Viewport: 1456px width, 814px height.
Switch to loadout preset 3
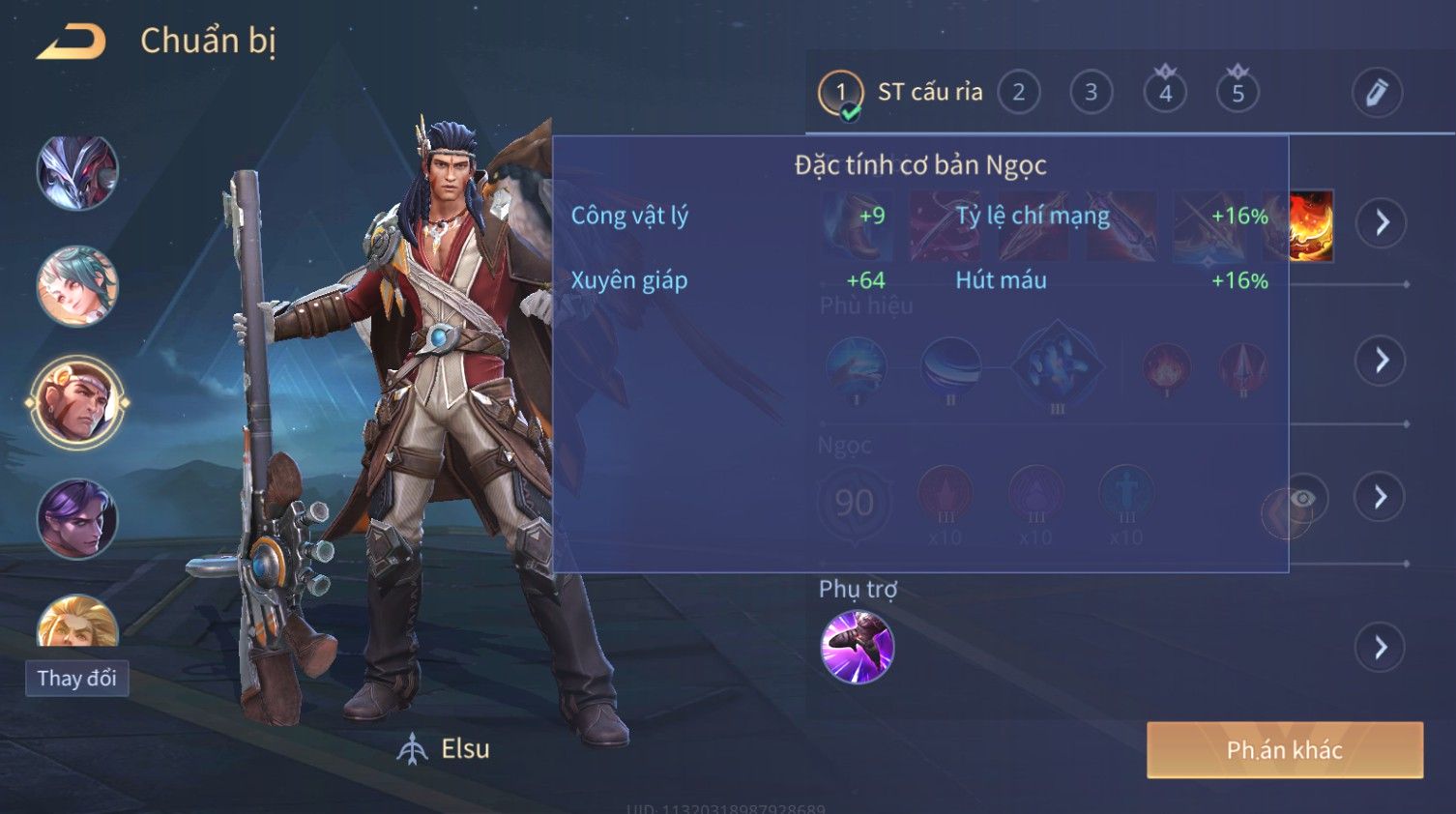click(1091, 93)
